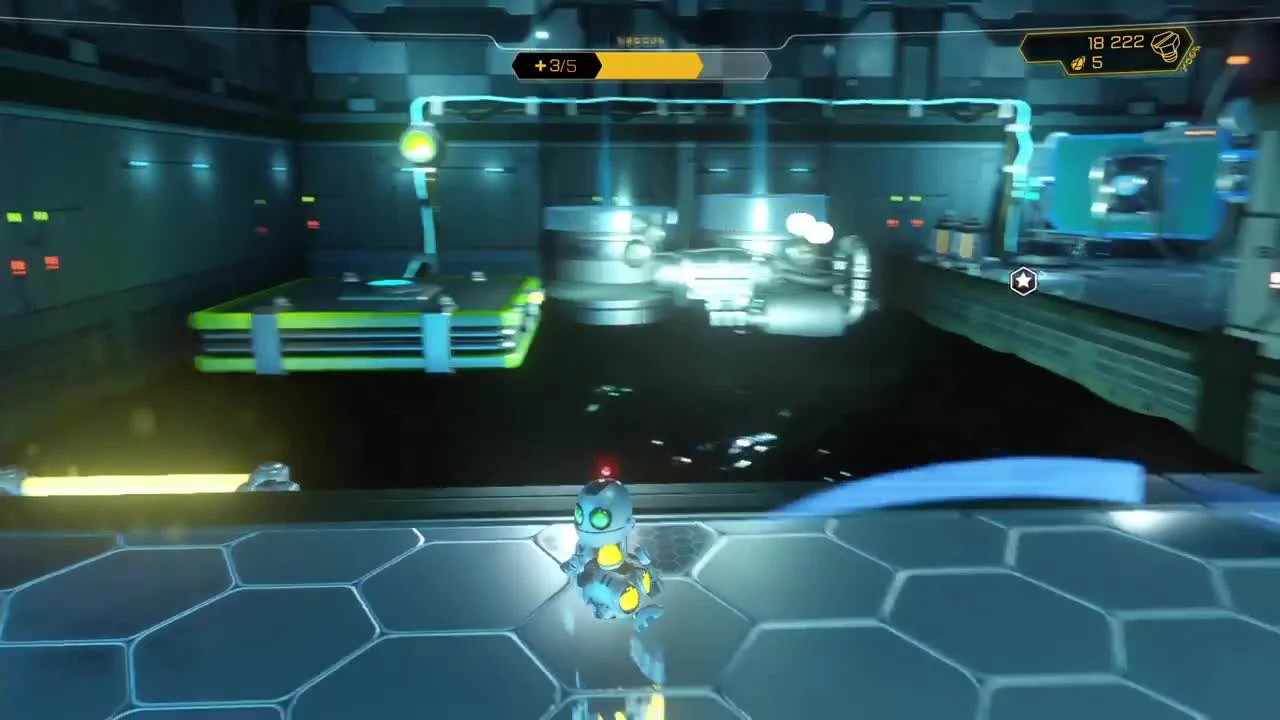Screen dimensions: 1280x720
Task: Click the raritanium count showing 5
Action: click(1096, 63)
